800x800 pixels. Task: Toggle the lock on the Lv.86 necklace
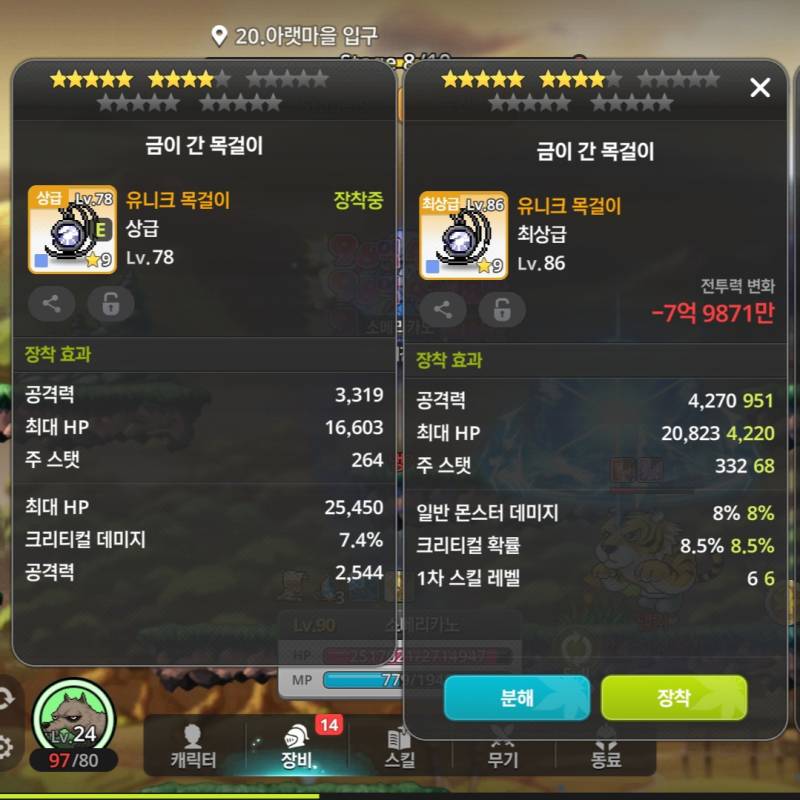(x=501, y=309)
